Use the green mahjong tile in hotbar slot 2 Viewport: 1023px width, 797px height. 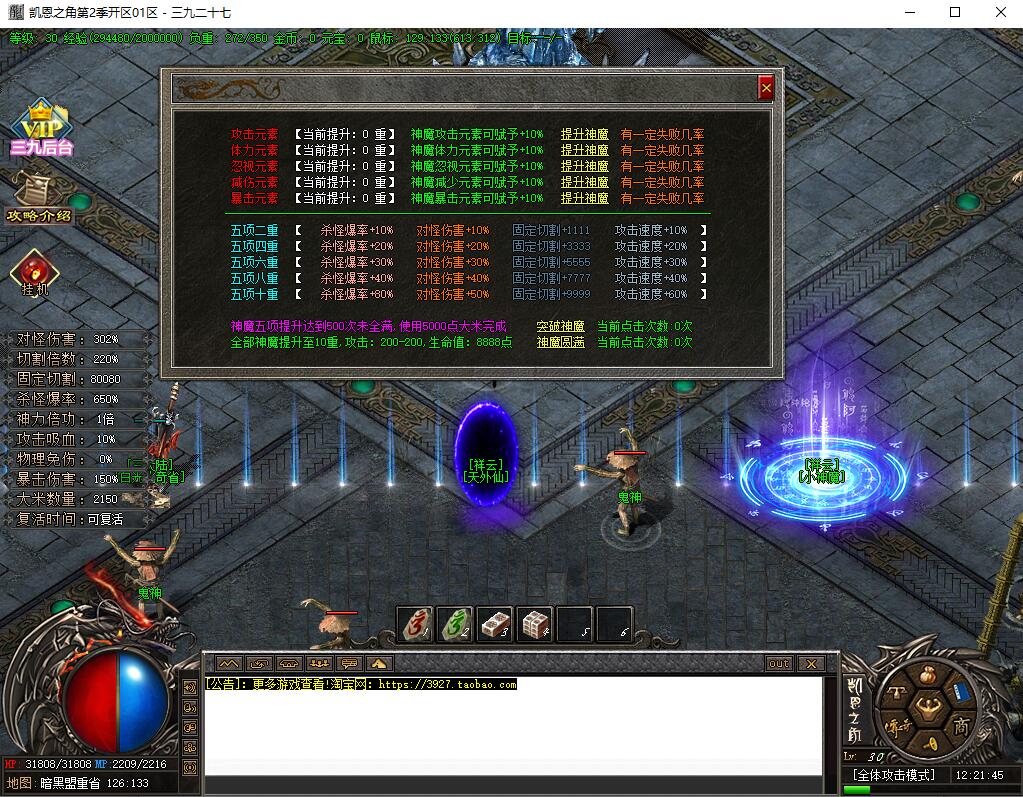pyautogui.click(x=455, y=624)
